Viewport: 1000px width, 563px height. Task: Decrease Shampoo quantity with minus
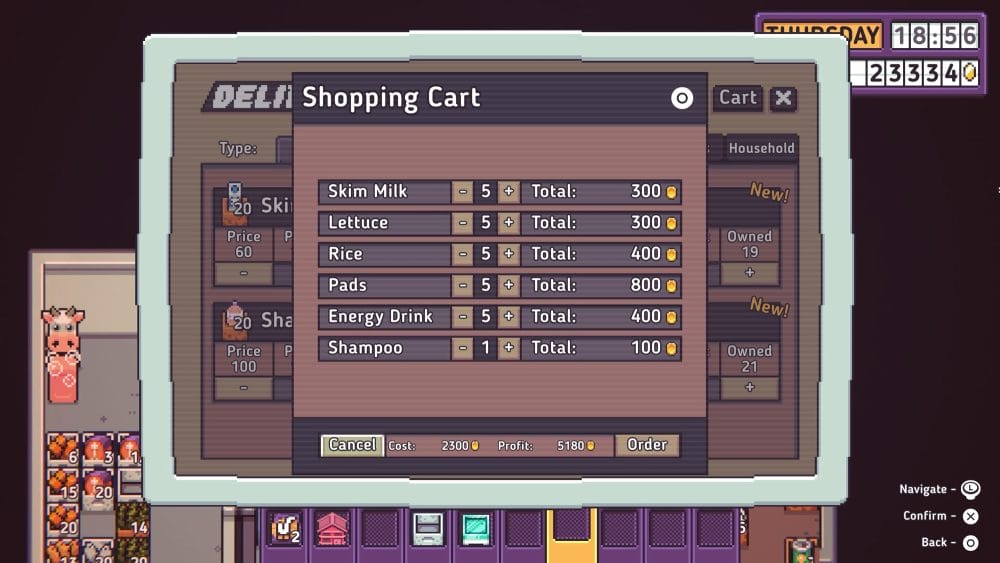pyautogui.click(x=462, y=349)
